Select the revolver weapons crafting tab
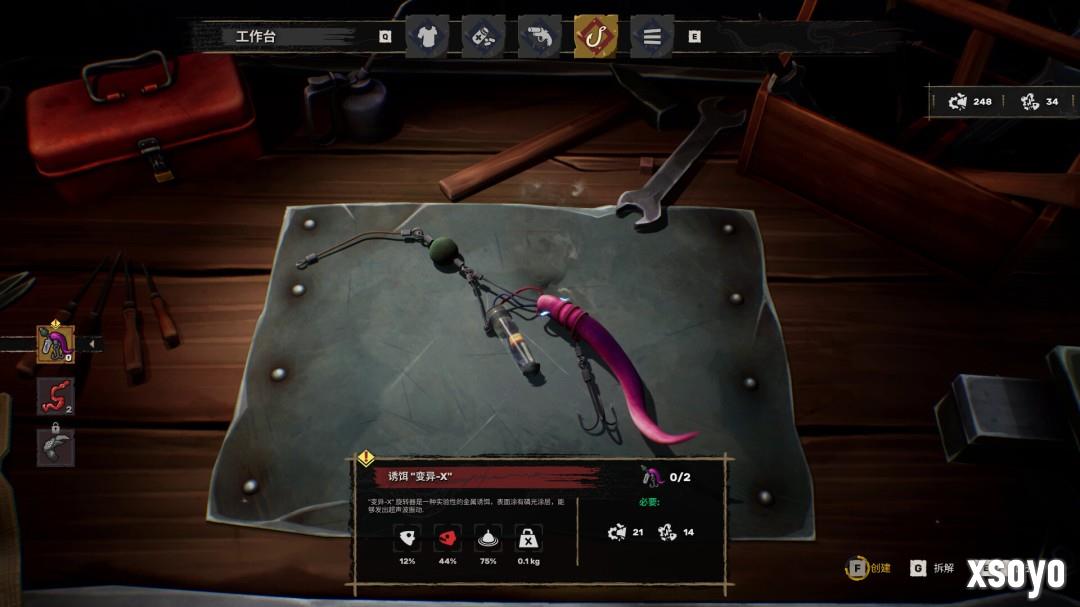The width and height of the screenshot is (1080, 607). pyautogui.click(x=539, y=37)
